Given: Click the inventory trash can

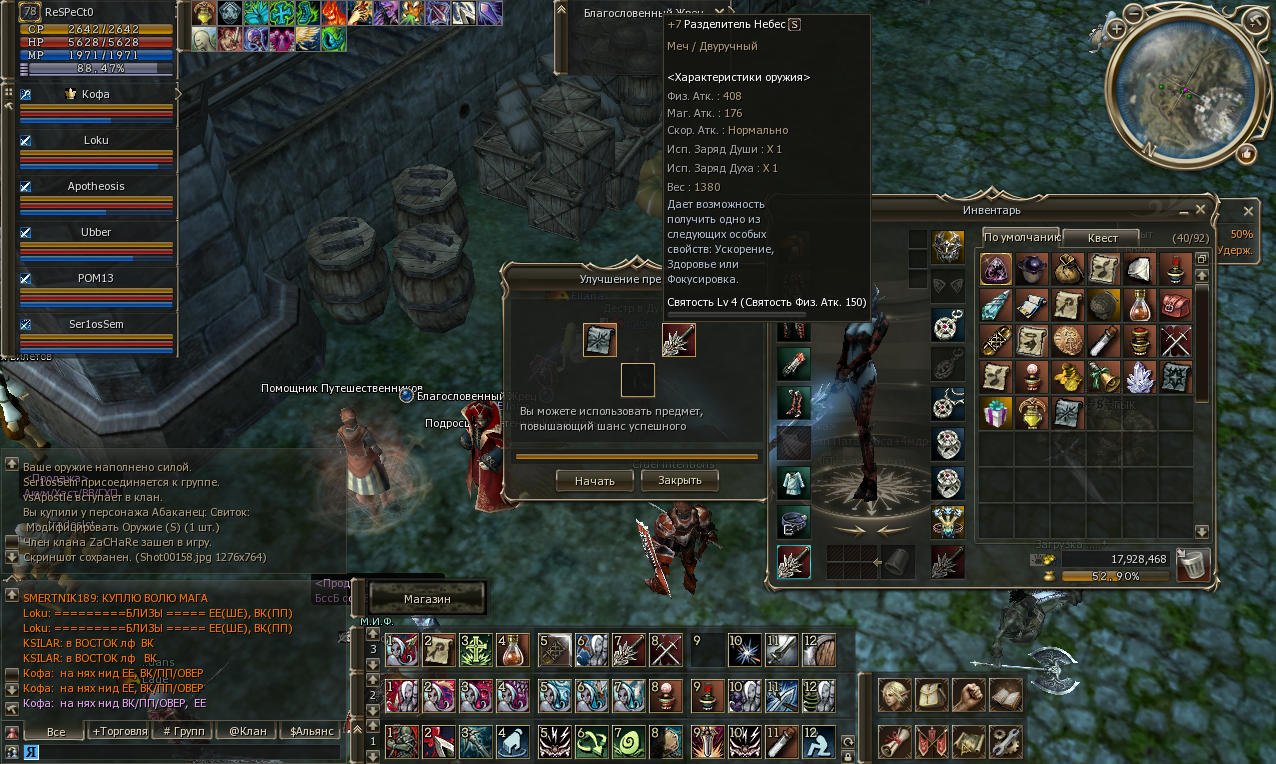Looking at the screenshot, I should [x=1192, y=565].
